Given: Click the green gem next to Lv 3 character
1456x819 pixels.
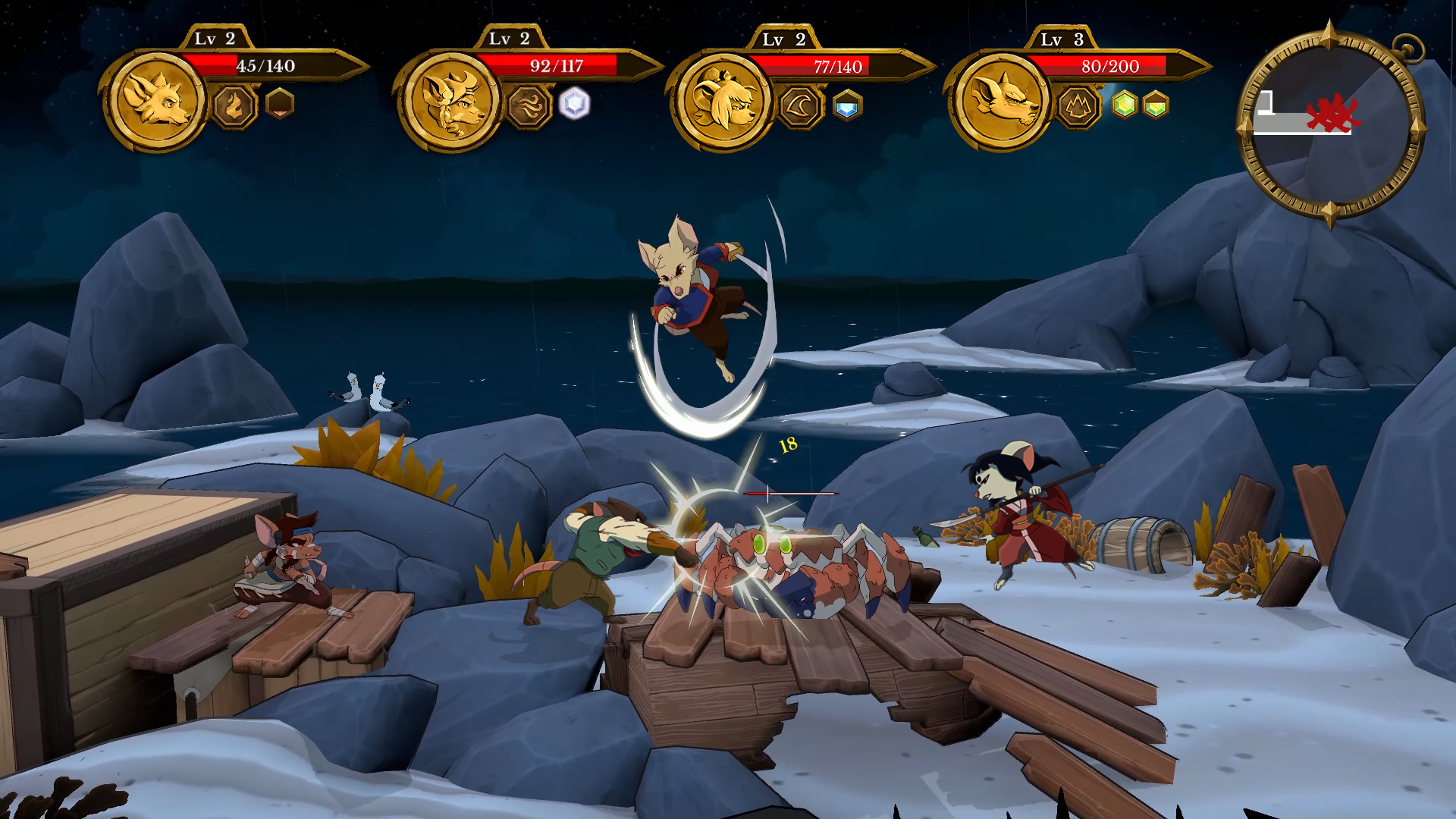Looking at the screenshot, I should click(1124, 106).
